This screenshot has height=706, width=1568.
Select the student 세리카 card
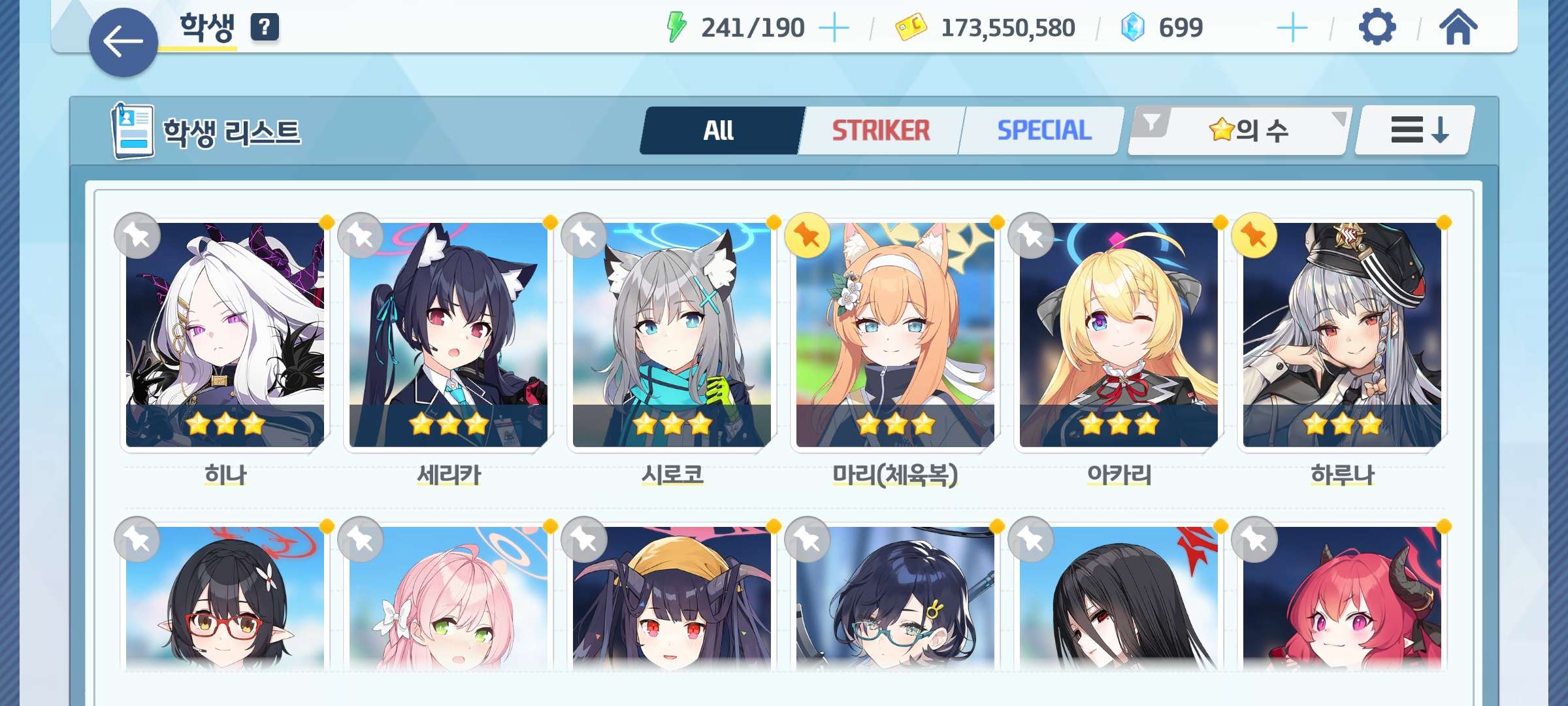pos(448,335)
